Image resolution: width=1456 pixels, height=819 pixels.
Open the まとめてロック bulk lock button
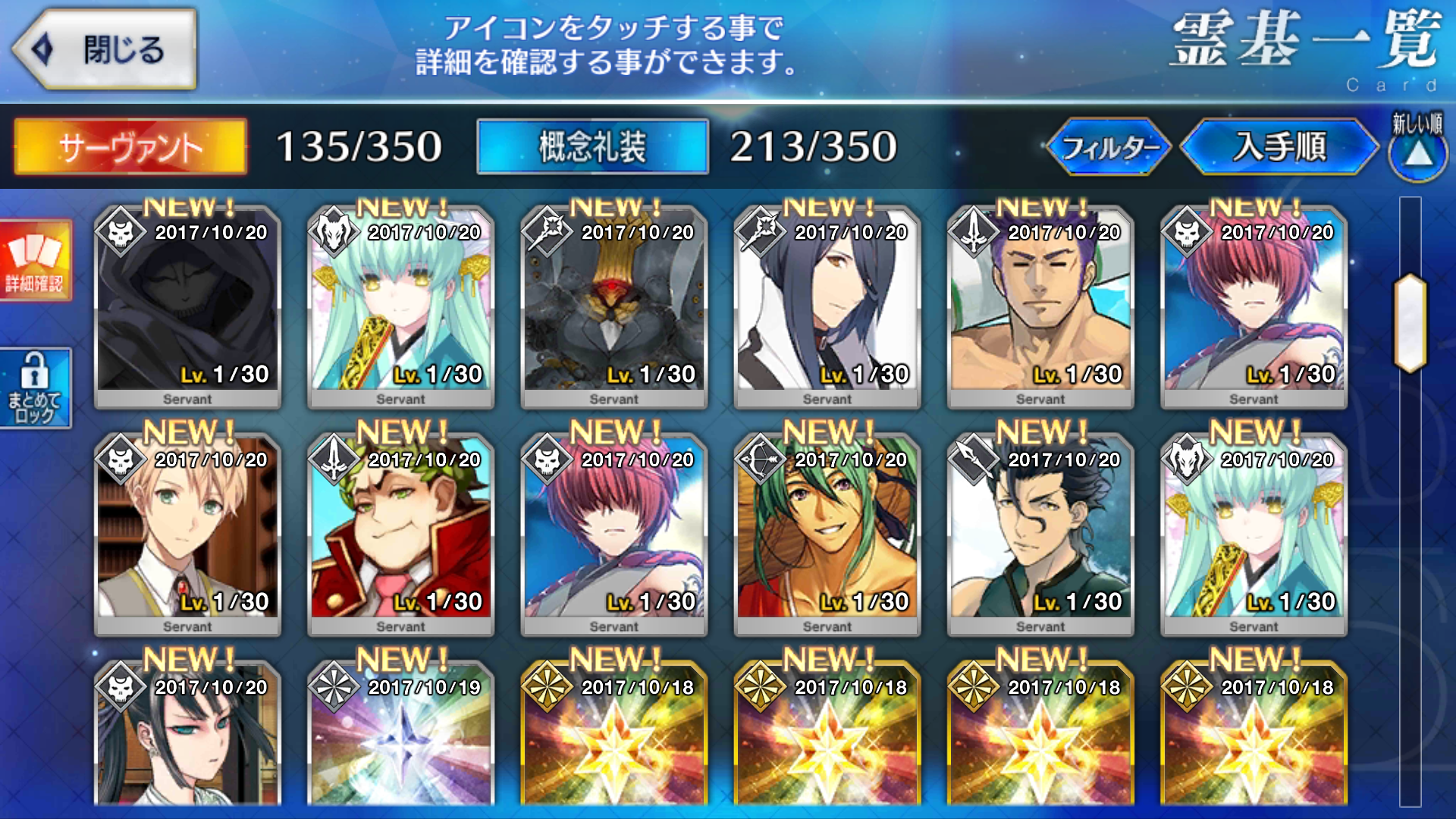[x=35, y=388]
